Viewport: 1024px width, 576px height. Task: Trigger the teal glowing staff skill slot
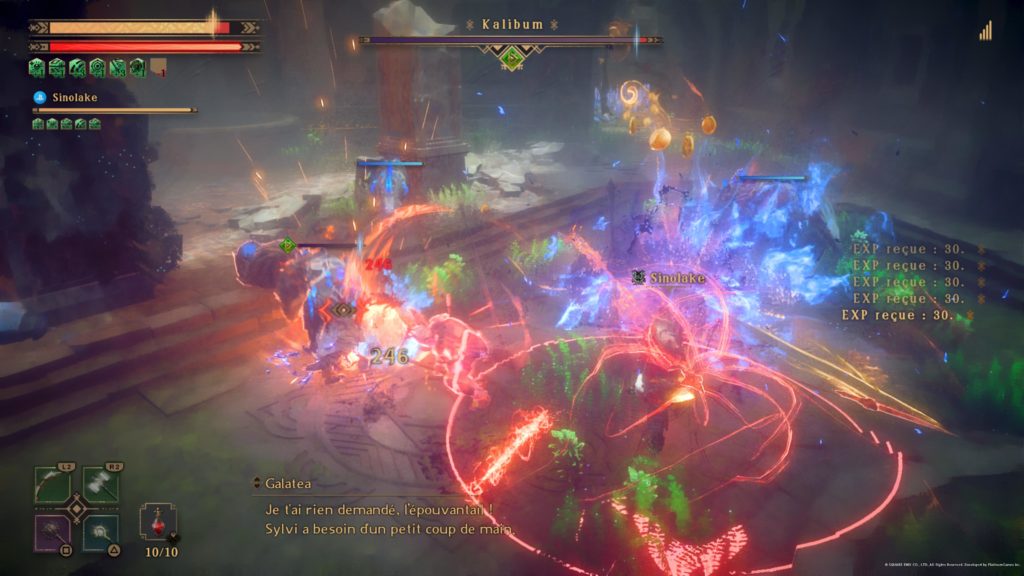101,532
